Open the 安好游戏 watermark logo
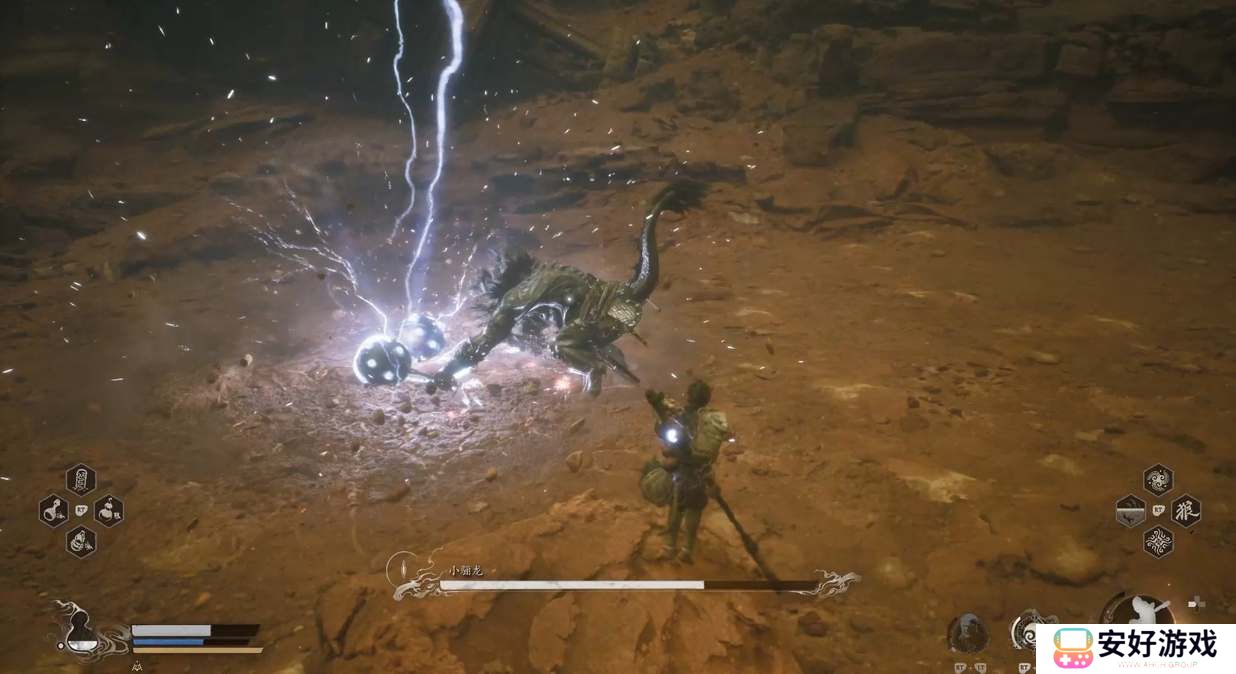1236x674 pixels. point(1136,648)
